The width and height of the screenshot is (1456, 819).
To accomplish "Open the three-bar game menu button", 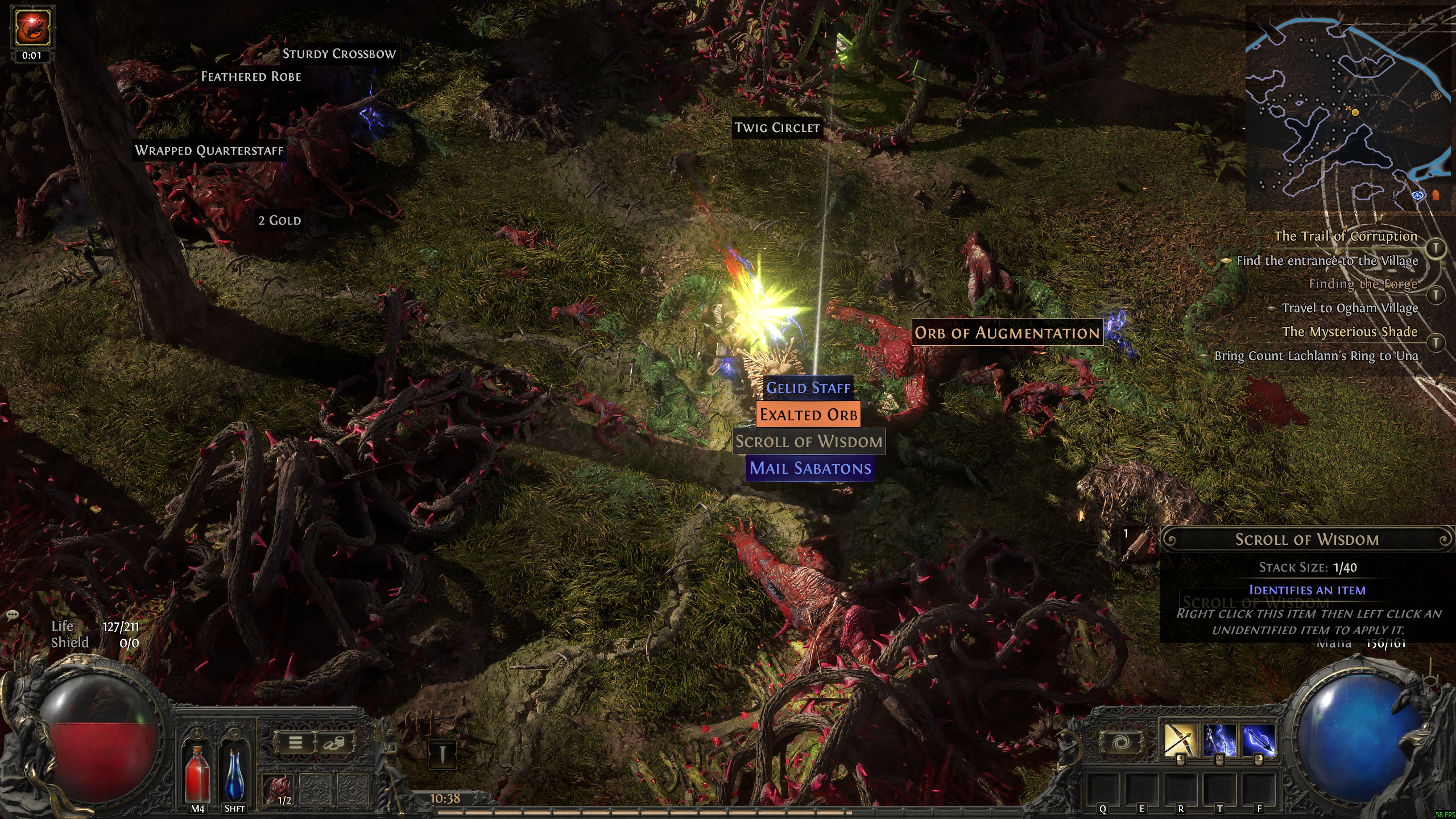I will pos(295,743).
